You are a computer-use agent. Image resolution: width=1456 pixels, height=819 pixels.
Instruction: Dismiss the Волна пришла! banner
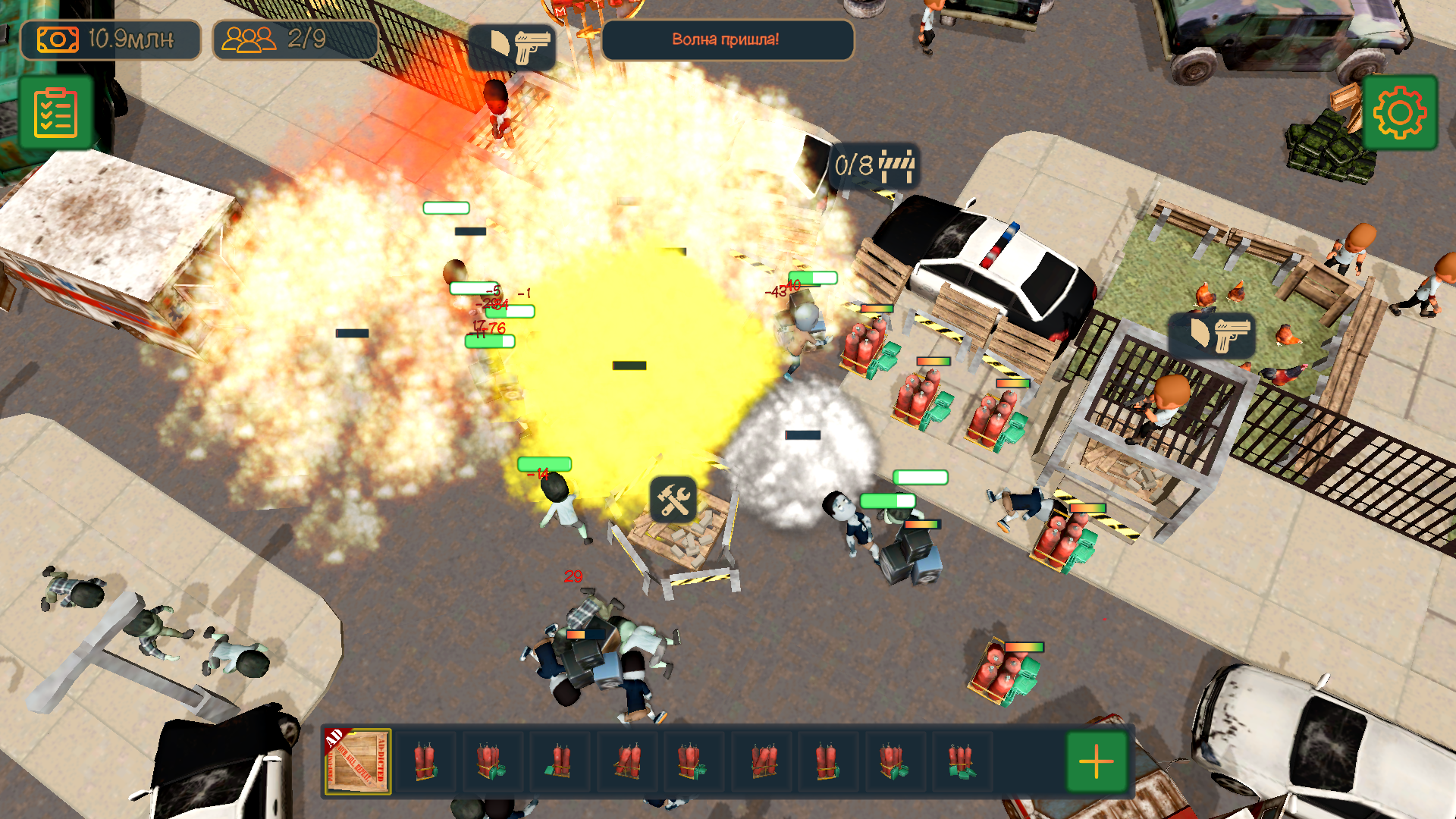tap(726, 40)
